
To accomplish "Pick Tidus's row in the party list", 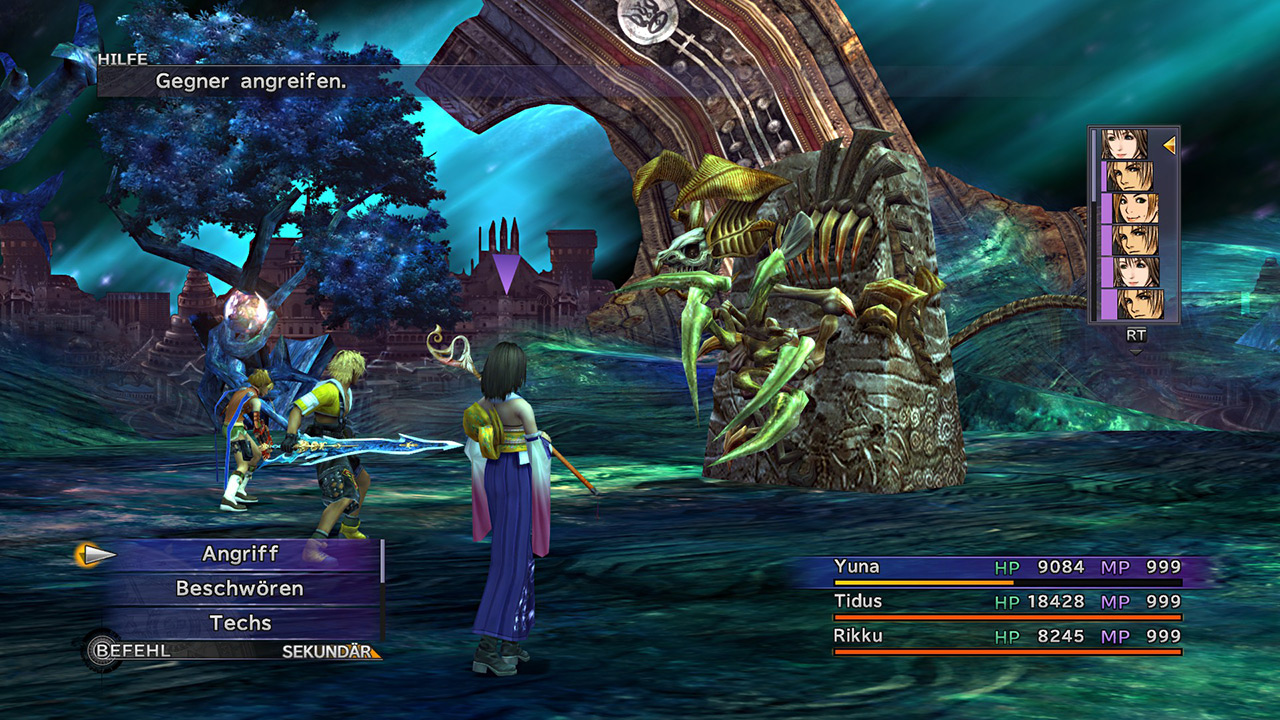I will [x=1007, y=603].
